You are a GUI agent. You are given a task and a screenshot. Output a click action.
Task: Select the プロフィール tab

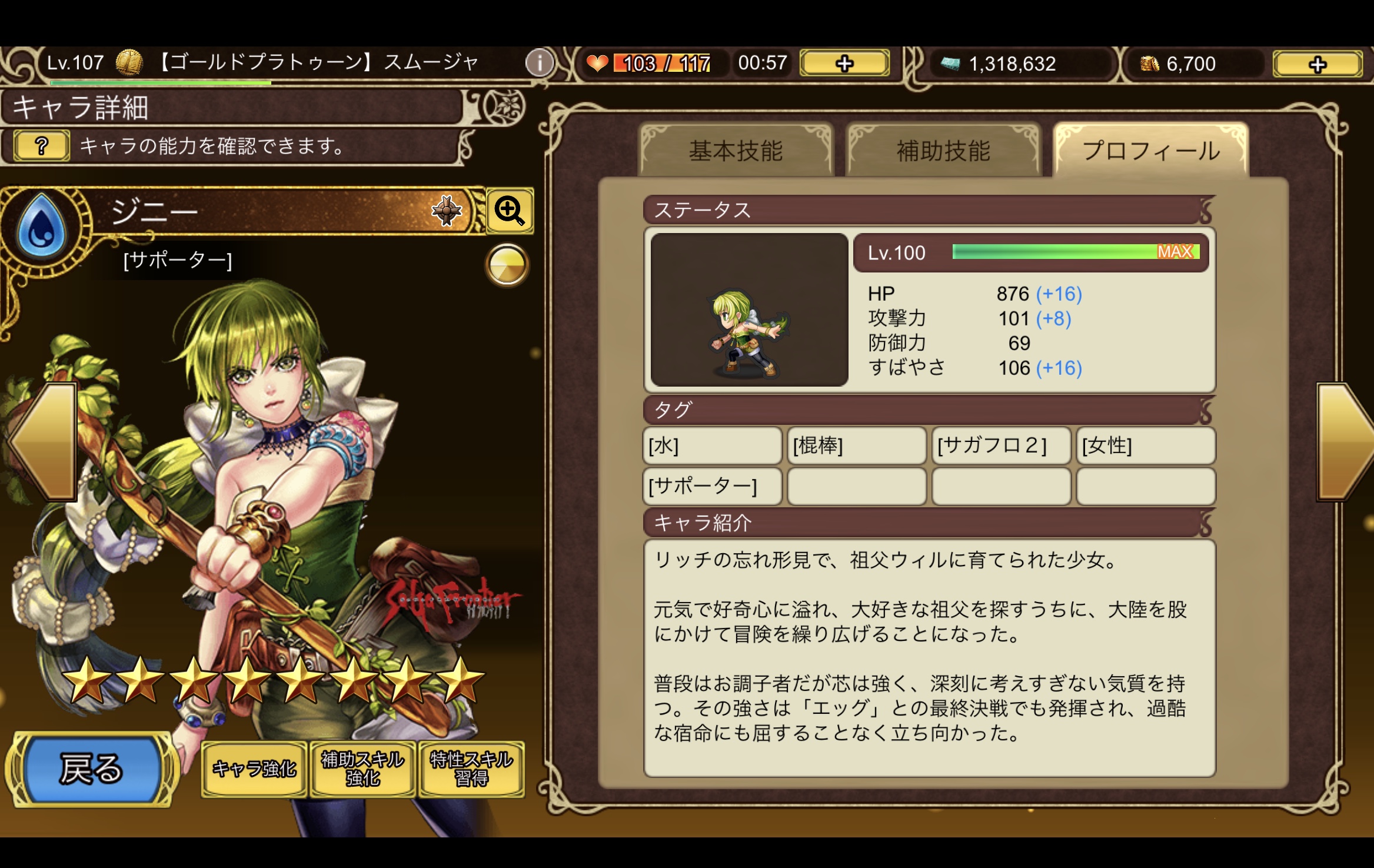click(x=1151, y=151)
